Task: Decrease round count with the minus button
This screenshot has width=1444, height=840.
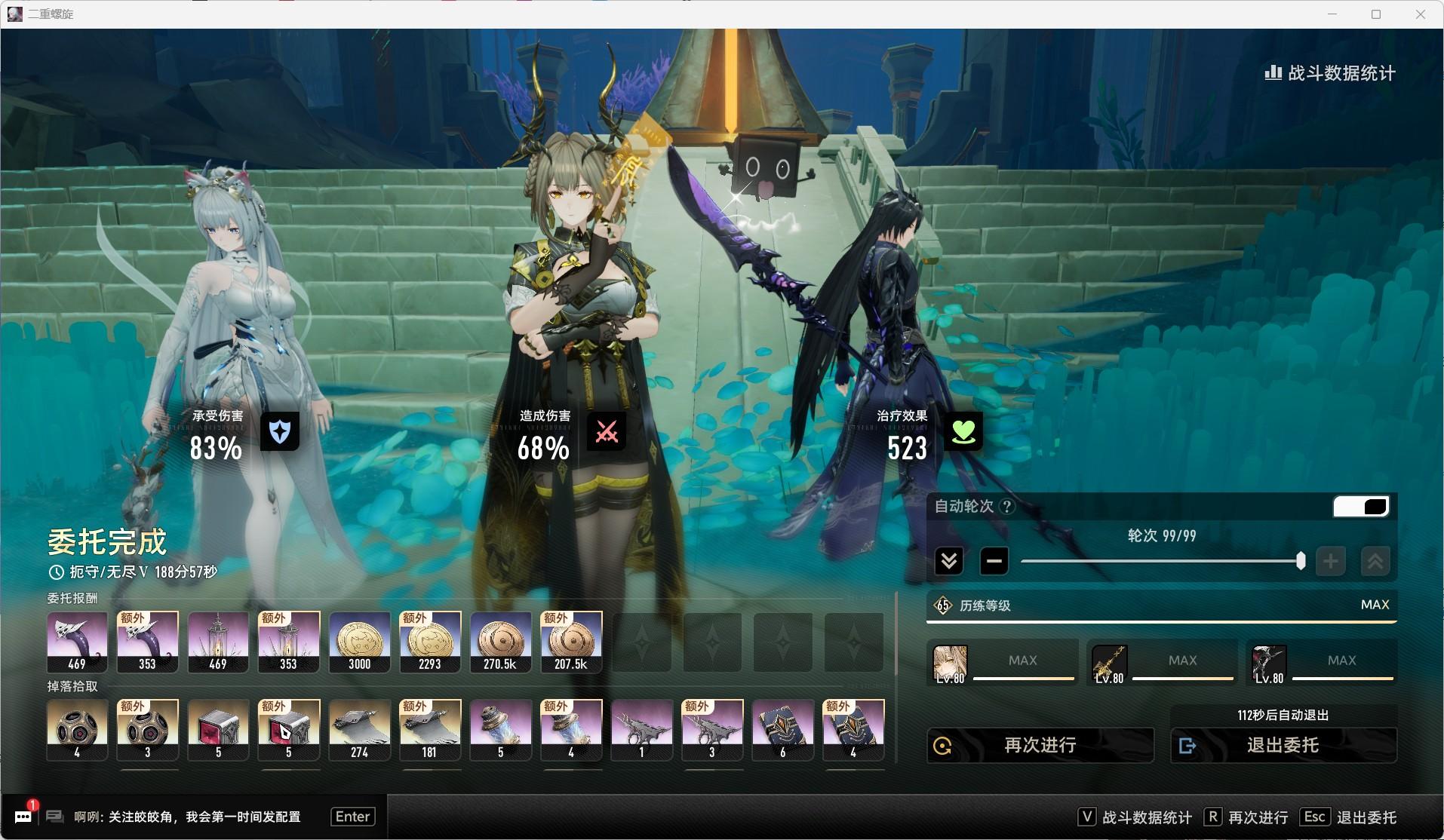Action: pos(994,561)
